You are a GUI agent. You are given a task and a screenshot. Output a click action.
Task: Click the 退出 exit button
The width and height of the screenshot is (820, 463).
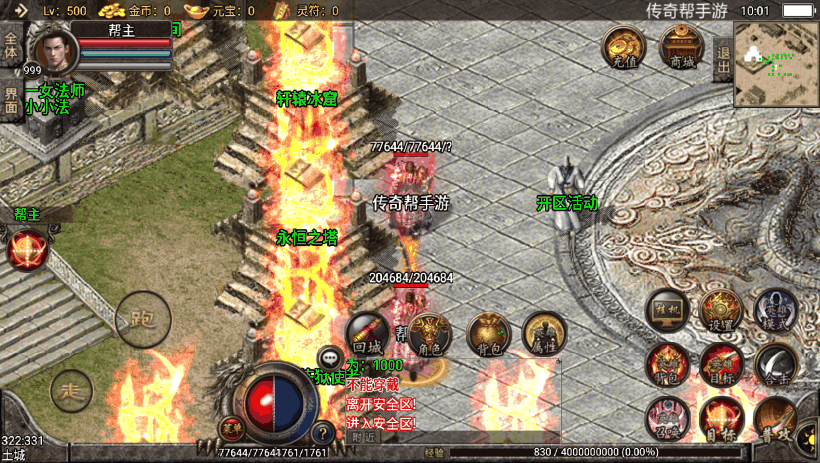tap(723, 60)
